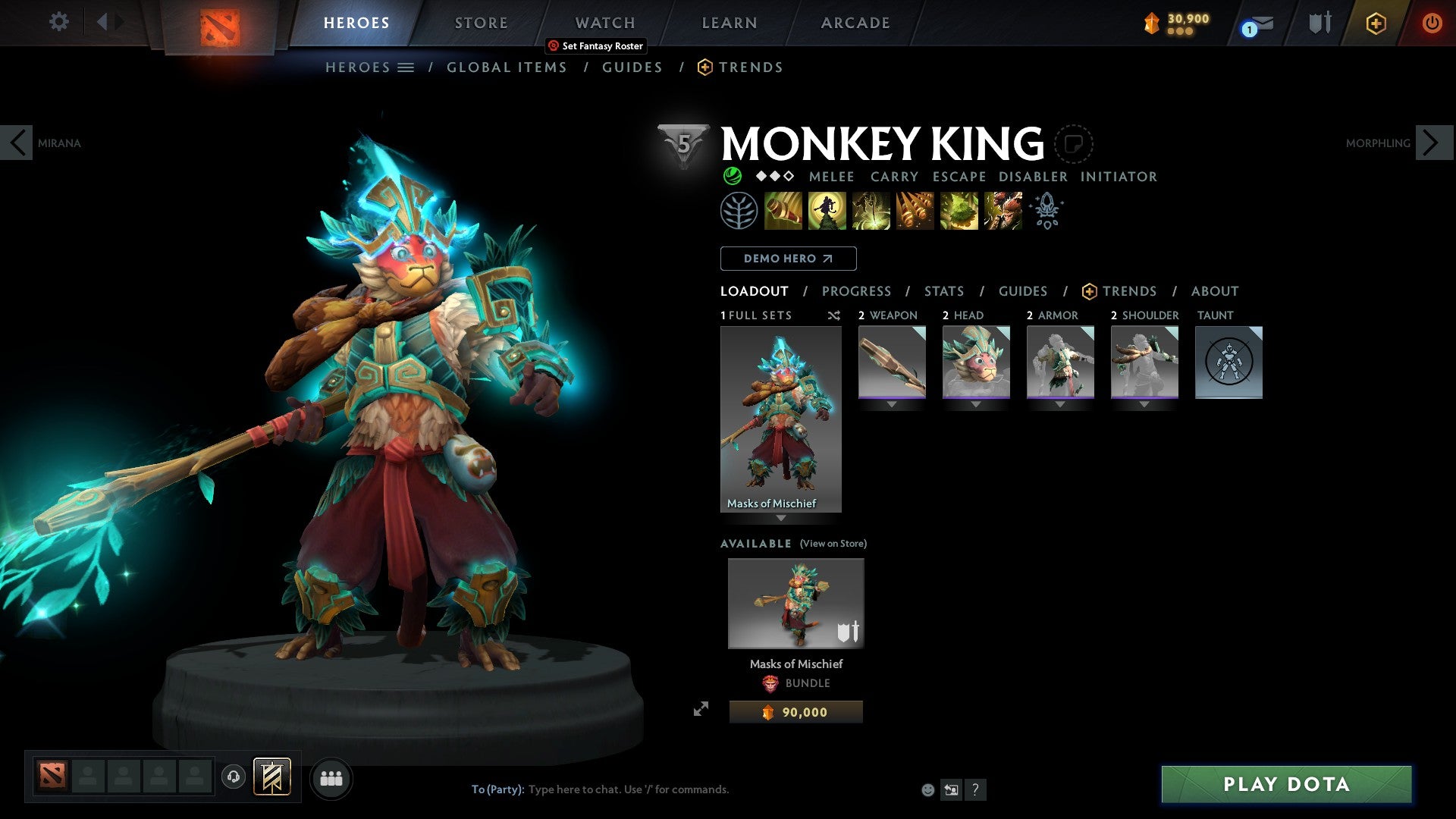Switch to the Progress tab
The image size is (1456, 819).
857,291
